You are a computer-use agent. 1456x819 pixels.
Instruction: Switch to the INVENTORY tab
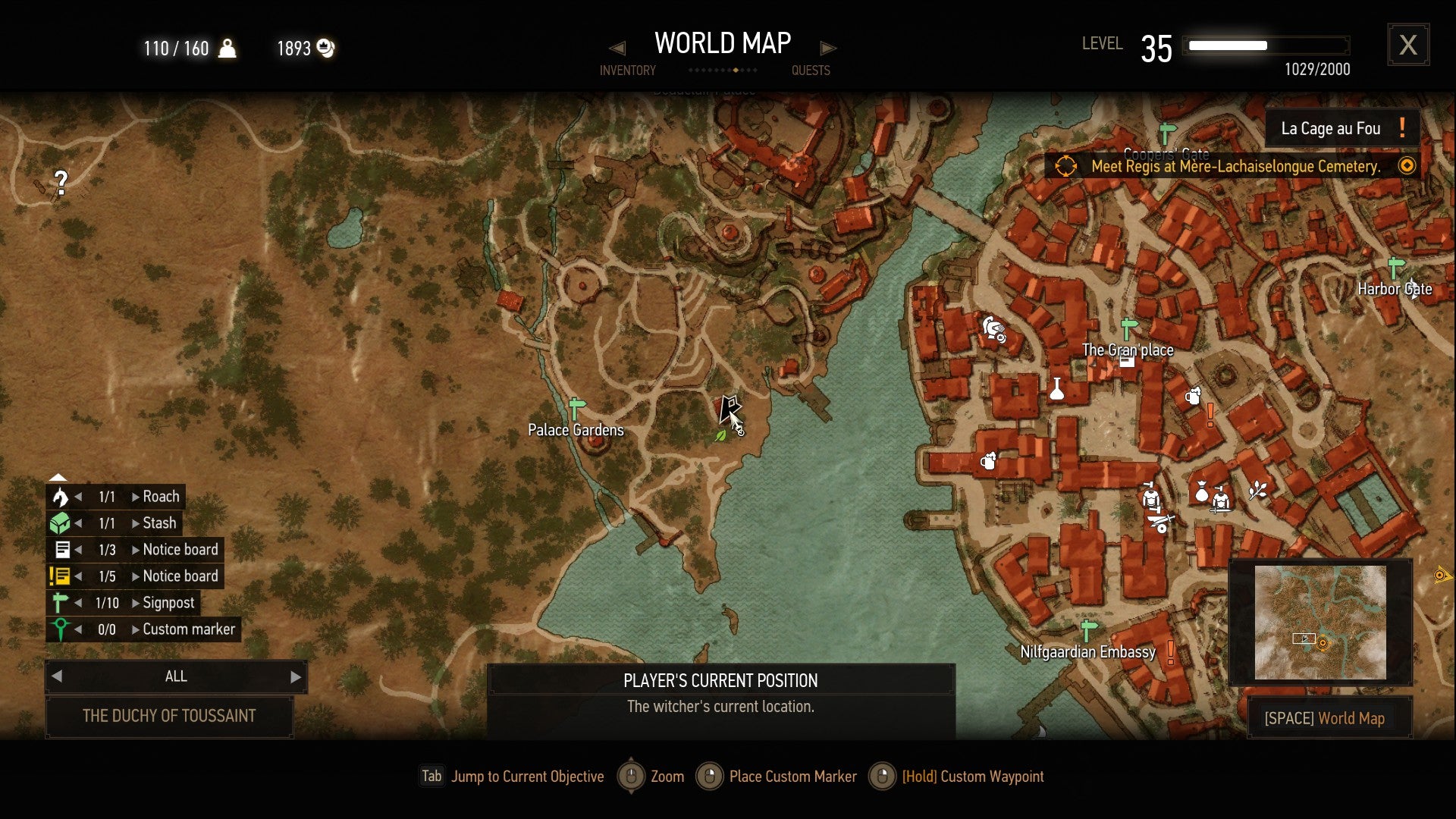click(627, 70)
